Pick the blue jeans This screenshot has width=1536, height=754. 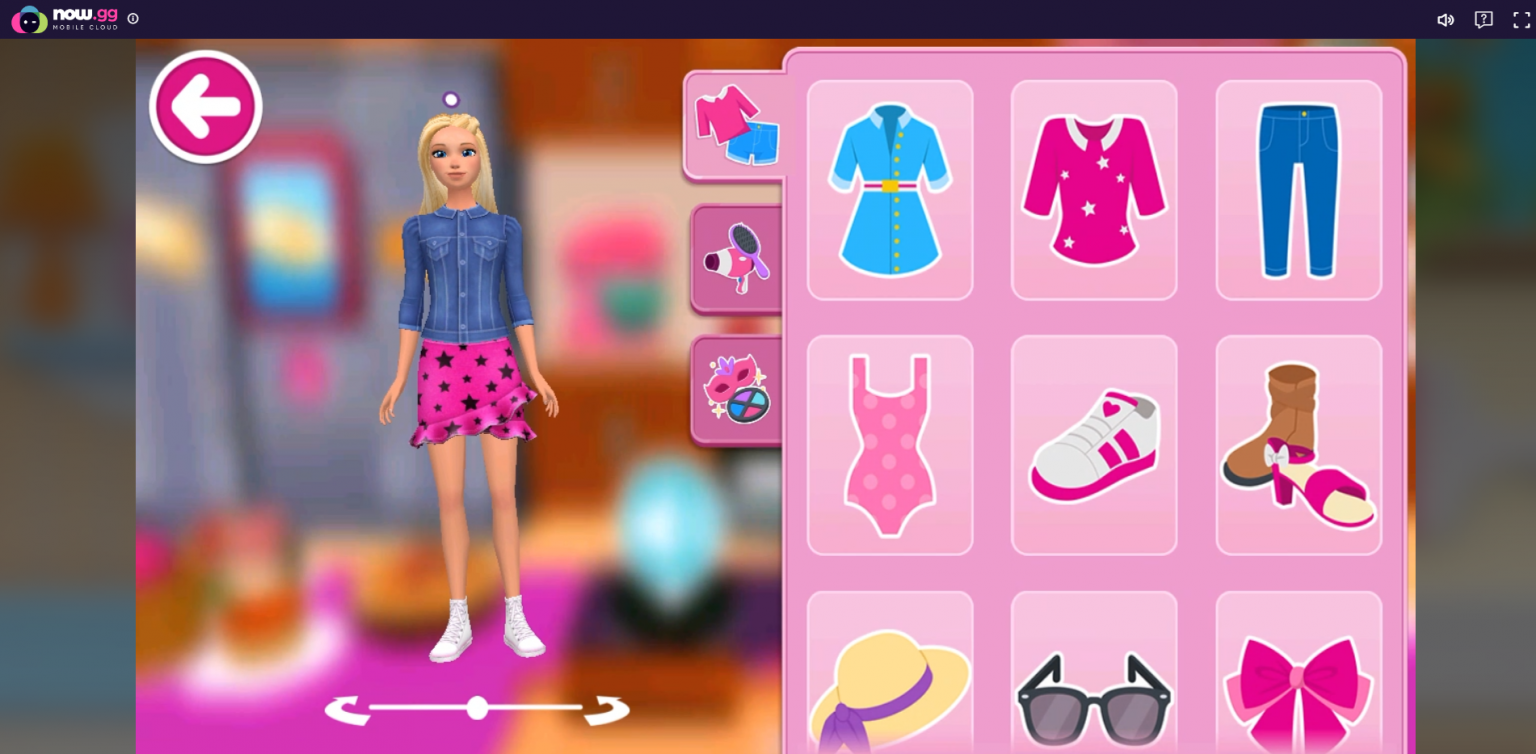(1298, 190)
